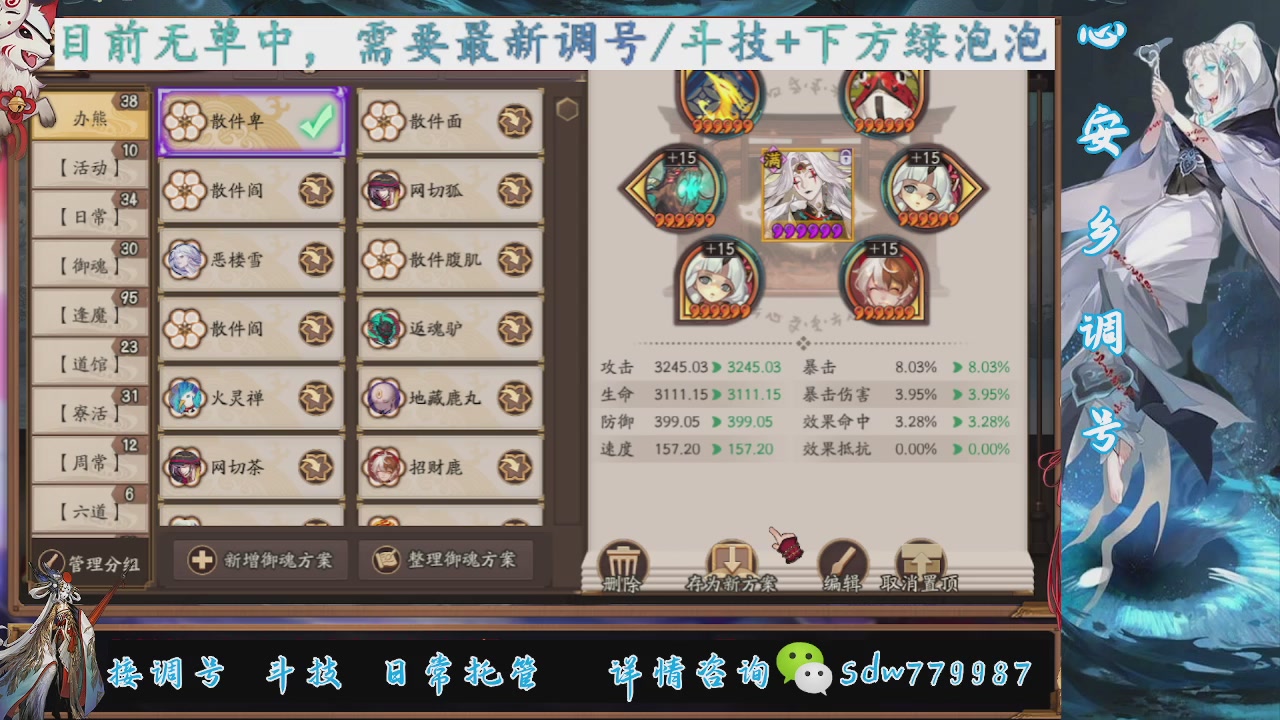Expand the 【道馆】 group
Image resolution: width=1280 pixels, height=720 pixels.
[90, 363]
